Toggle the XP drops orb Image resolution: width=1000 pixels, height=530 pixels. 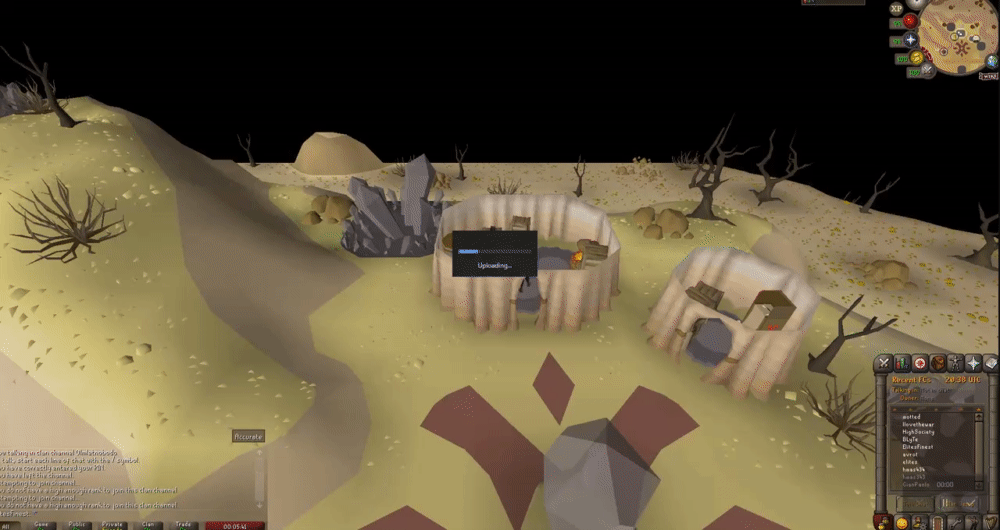[897, 7]
